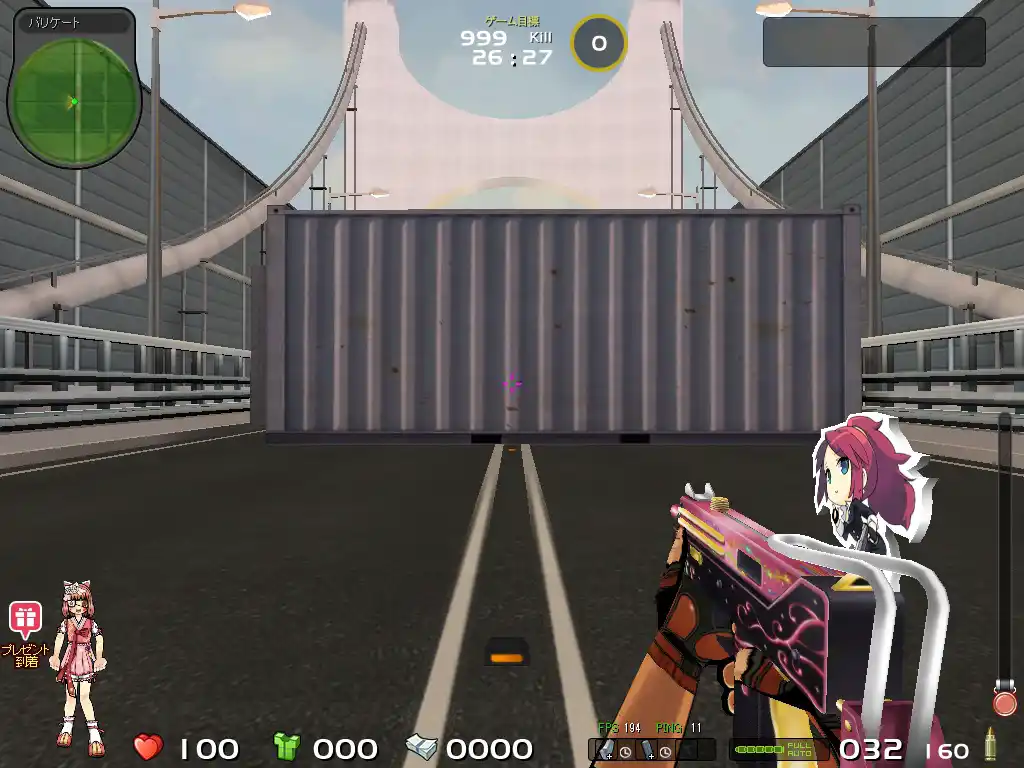Click the green circular radar minimap
The height and width of the screenshot is (768, 1024).
click(74, 99)
